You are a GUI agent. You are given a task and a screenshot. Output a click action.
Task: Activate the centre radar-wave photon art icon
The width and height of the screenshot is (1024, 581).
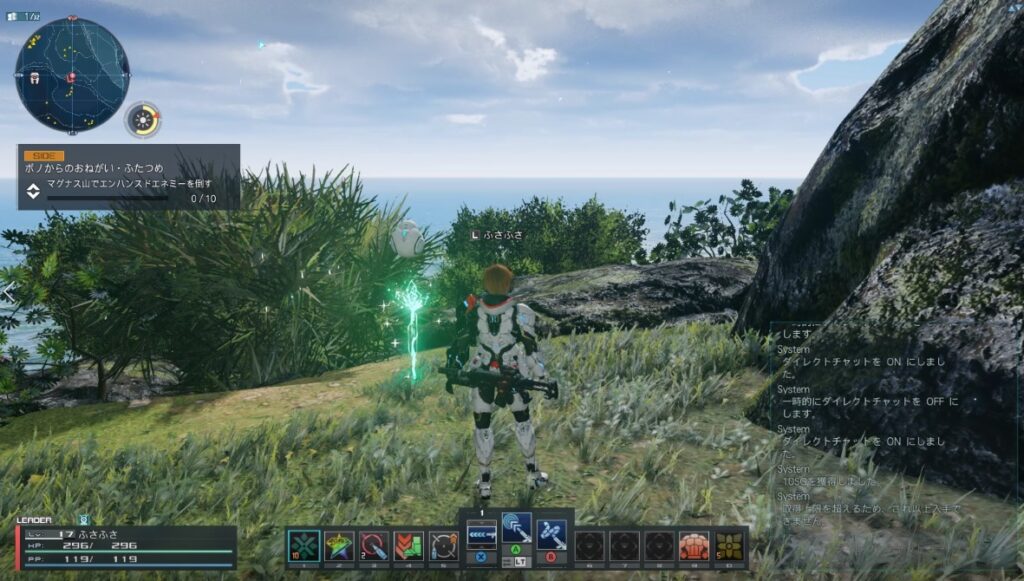pyautogui.click(x=517, y=528)
